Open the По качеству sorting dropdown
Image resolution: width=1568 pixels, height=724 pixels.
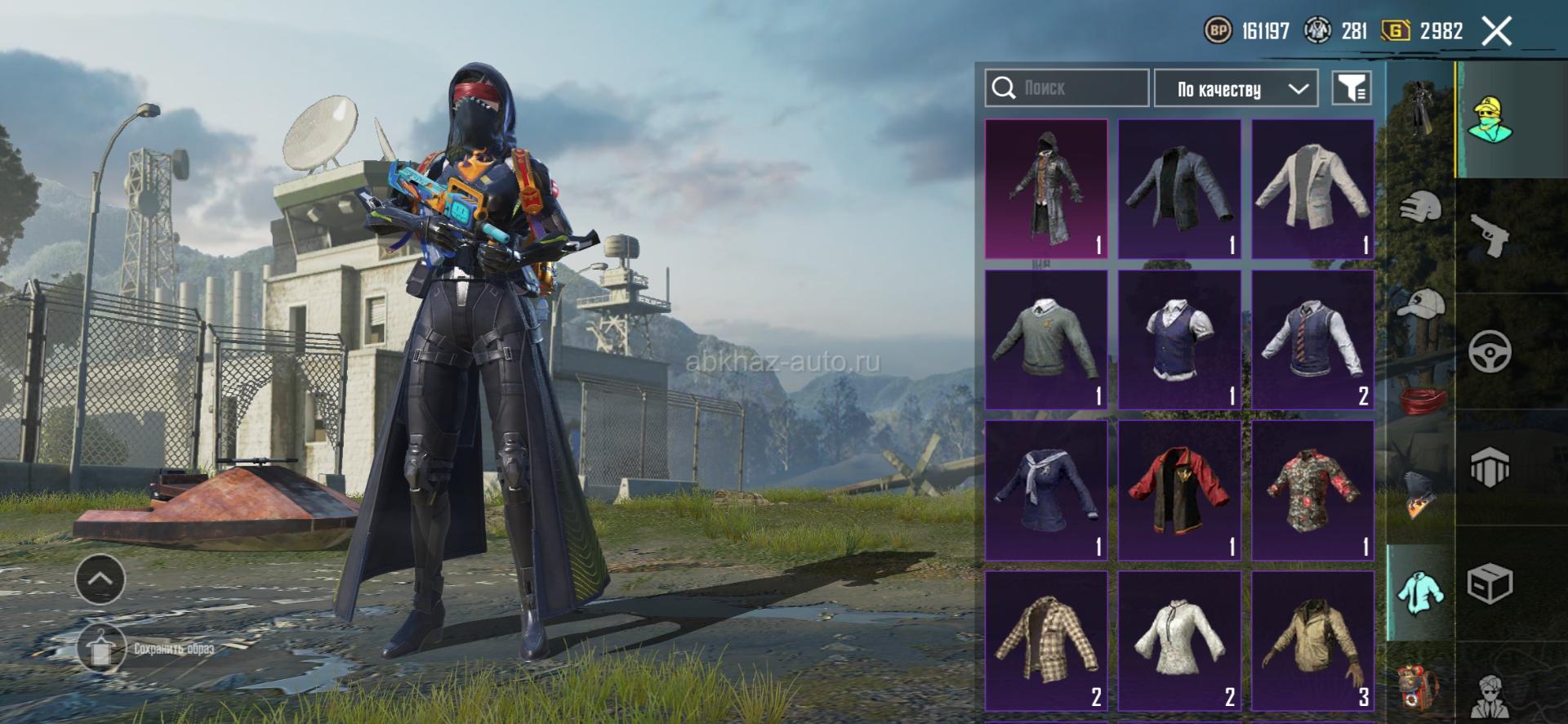pyautogui.click(x=1235, y=88)
